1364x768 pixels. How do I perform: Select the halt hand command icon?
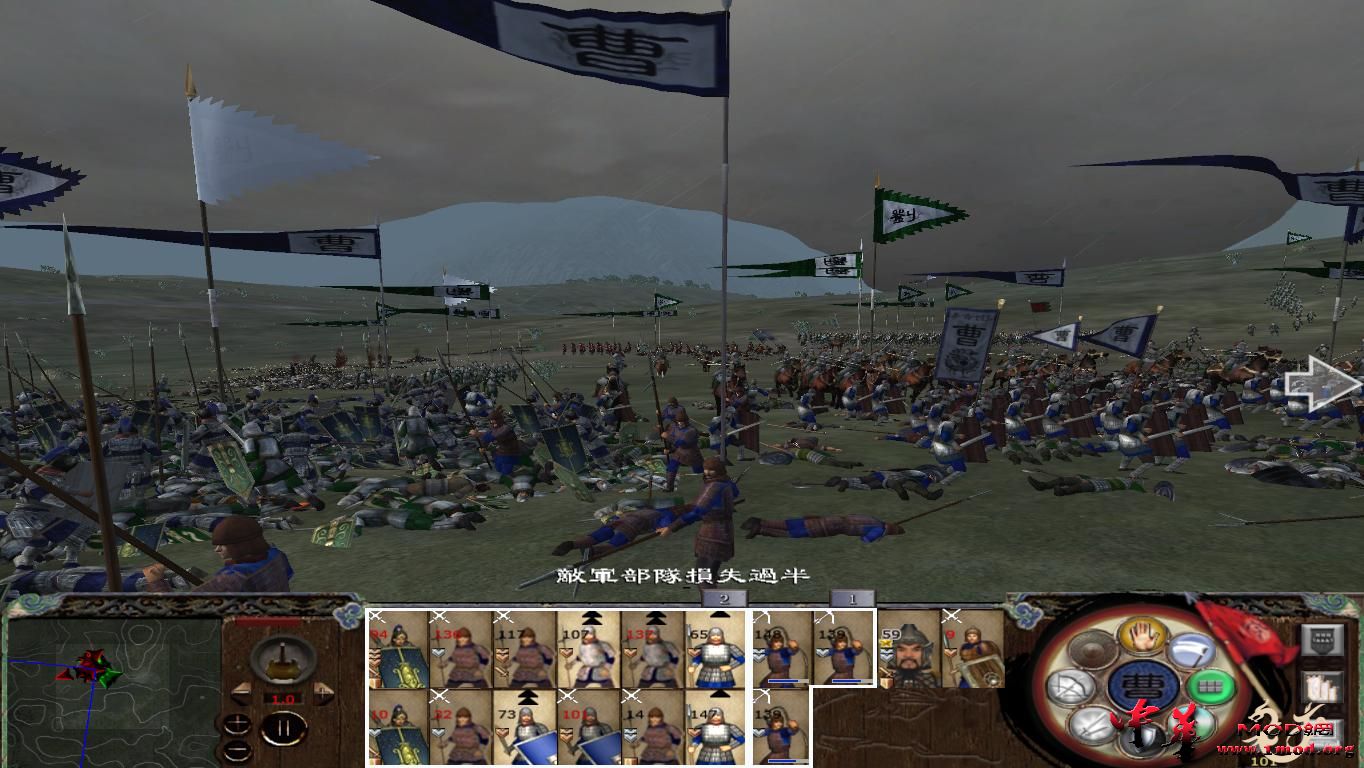pyautogui.click(x=1140, y=636)
